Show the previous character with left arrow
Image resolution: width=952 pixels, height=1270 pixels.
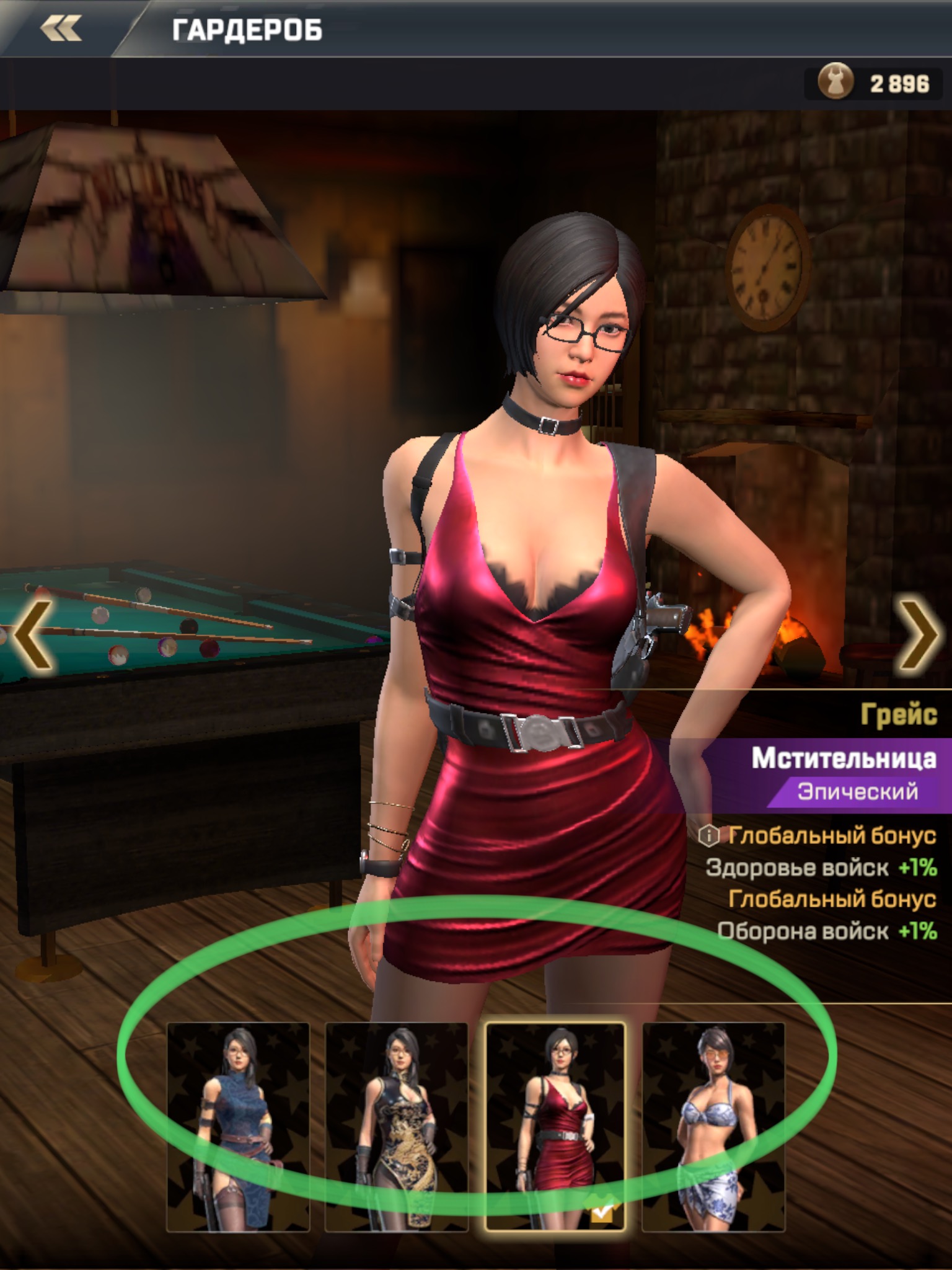[x=32, y=634]
